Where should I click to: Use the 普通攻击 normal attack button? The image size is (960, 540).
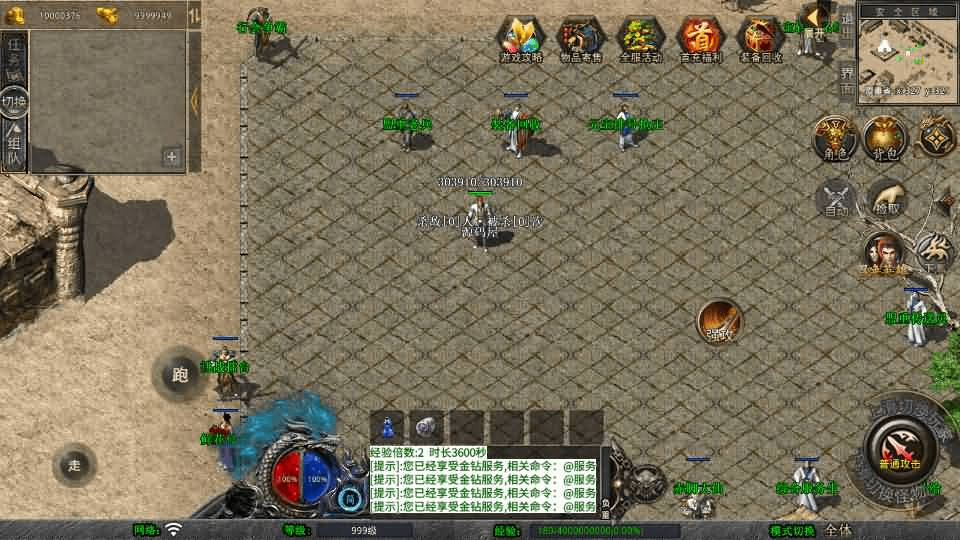[901, 446]
